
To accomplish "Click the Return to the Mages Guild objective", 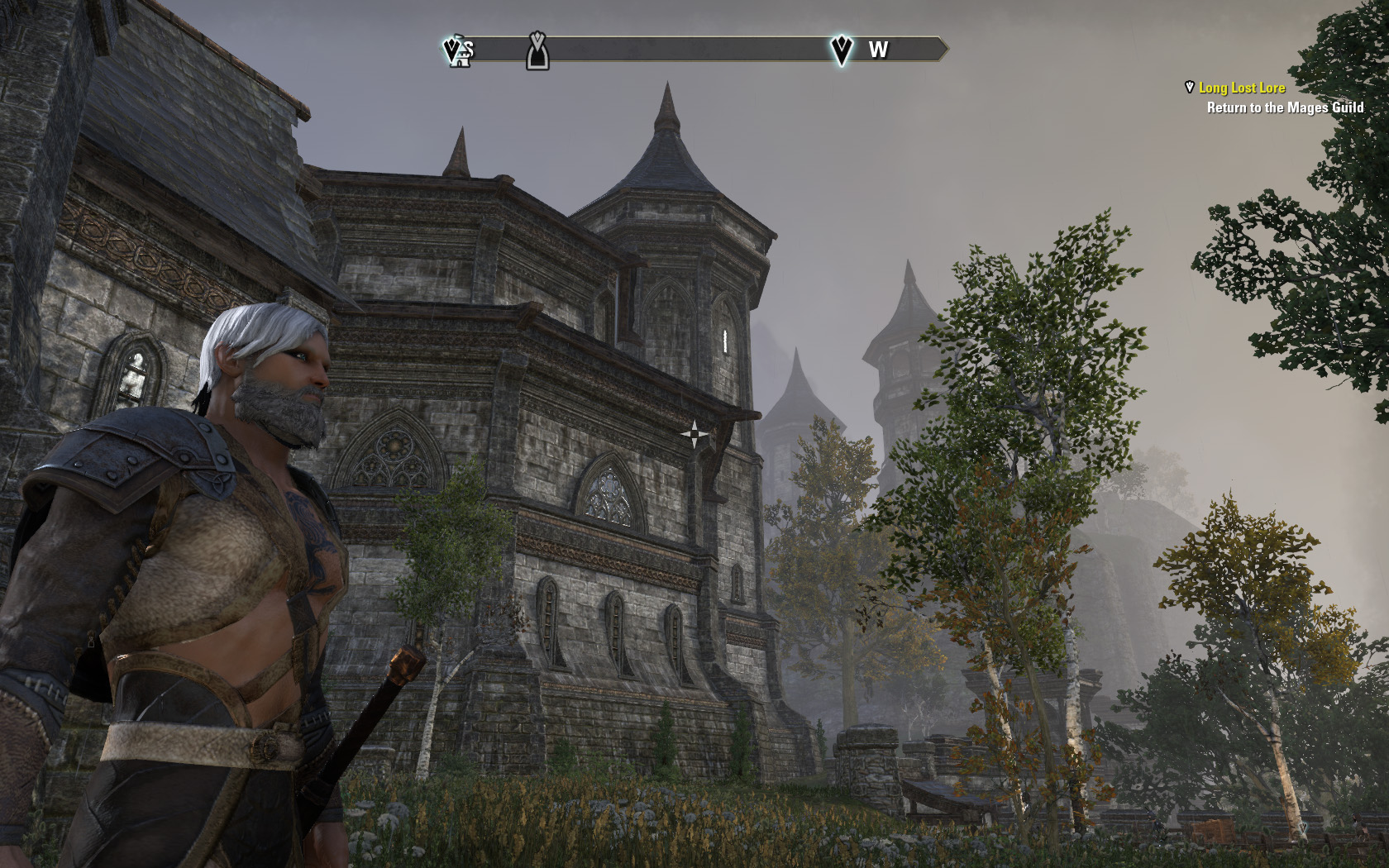I will [1285, 107].
